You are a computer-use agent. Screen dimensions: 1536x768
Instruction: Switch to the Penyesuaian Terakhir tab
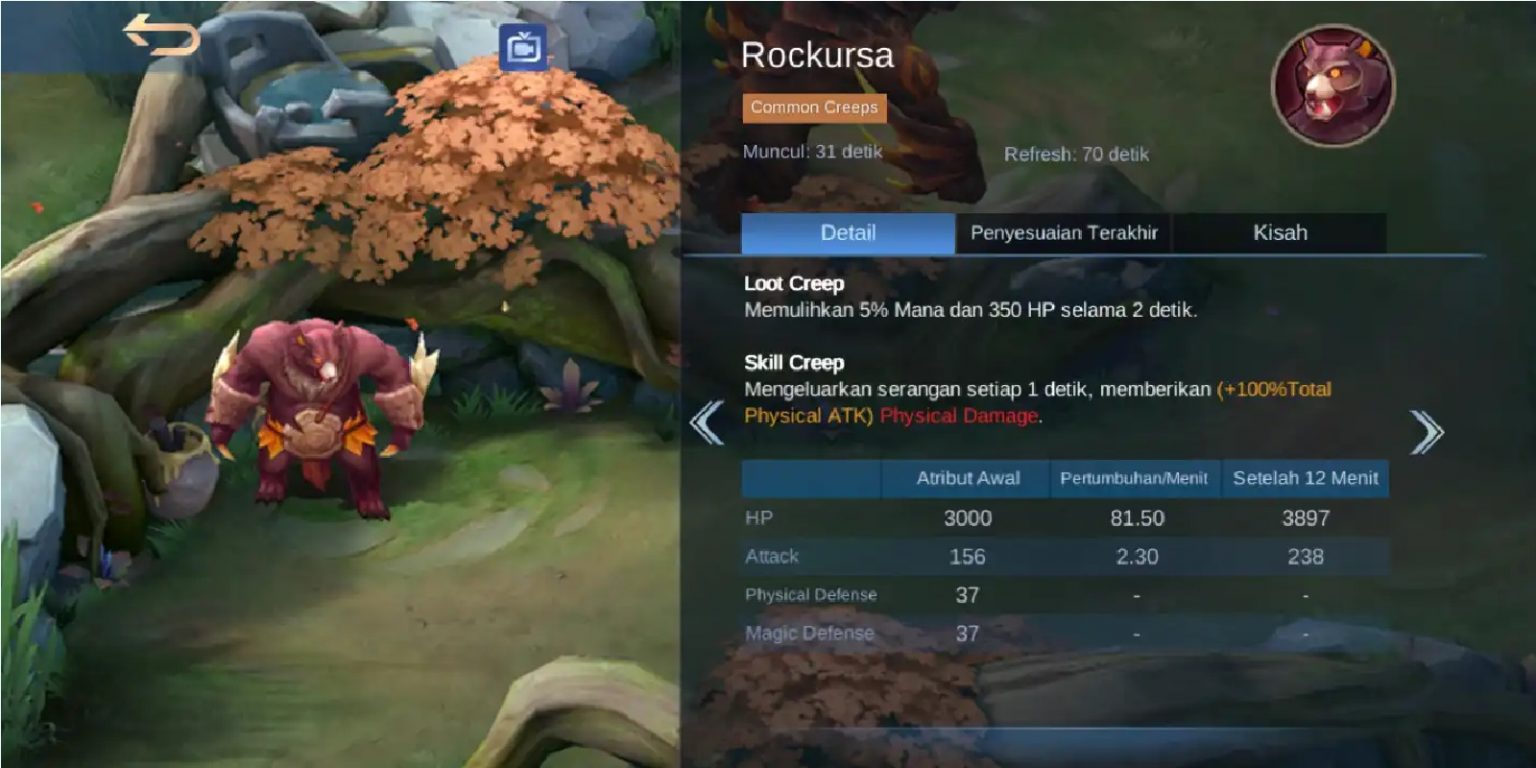(1063, 233)
